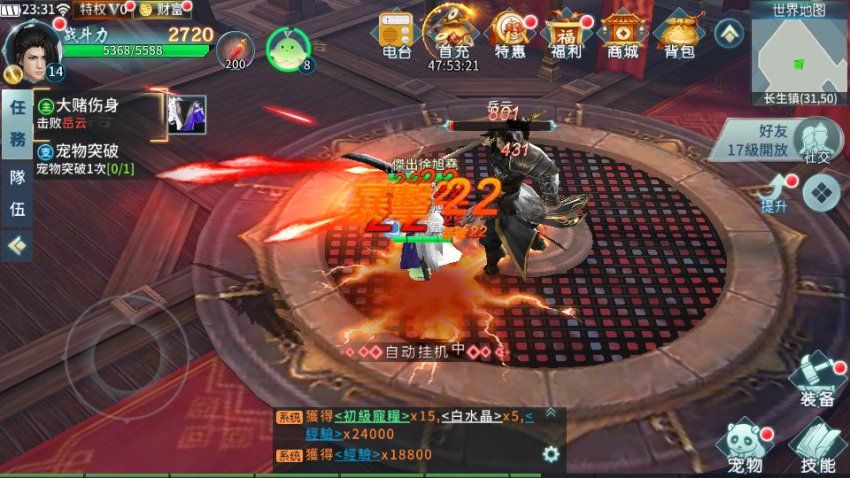Collapse the top menu with arrow button
Image resolution: width=850 pixels, height=478 pixels.
tap(729, 33)
